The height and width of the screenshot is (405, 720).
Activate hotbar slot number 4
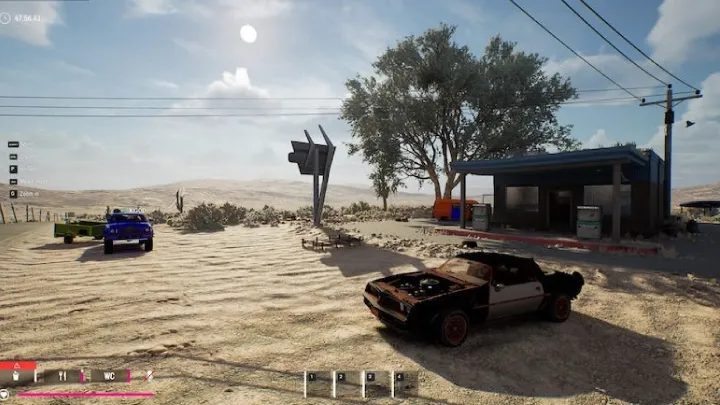[x=405, y=384]
